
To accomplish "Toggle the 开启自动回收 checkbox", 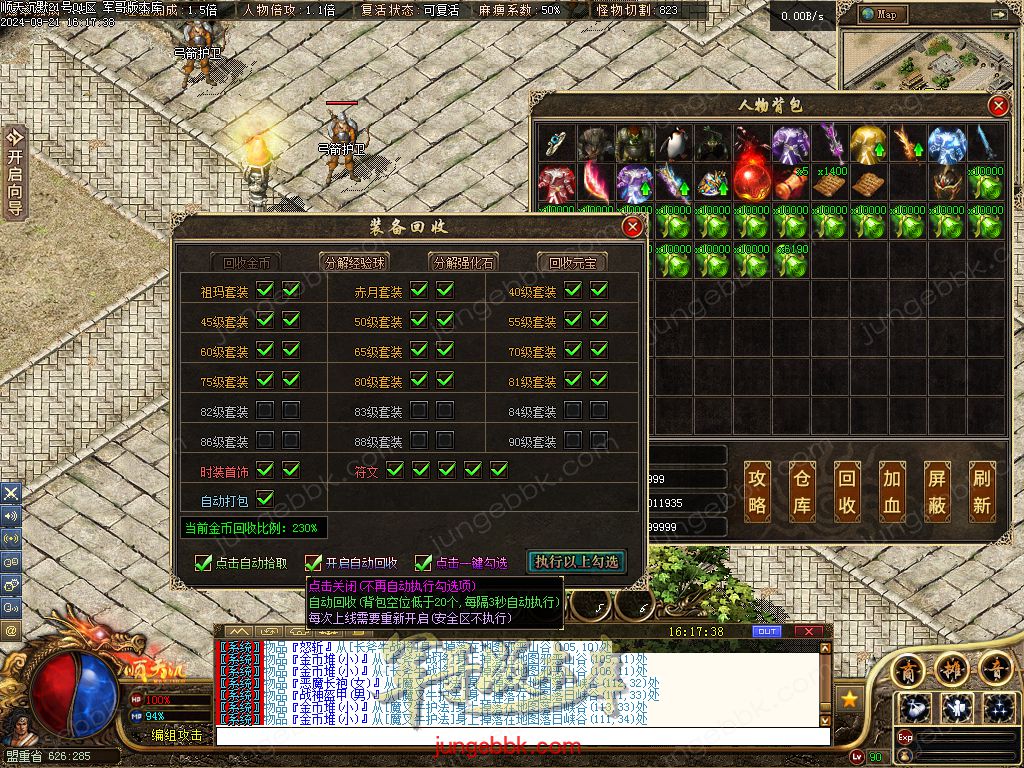I will (x=314, y=563).
